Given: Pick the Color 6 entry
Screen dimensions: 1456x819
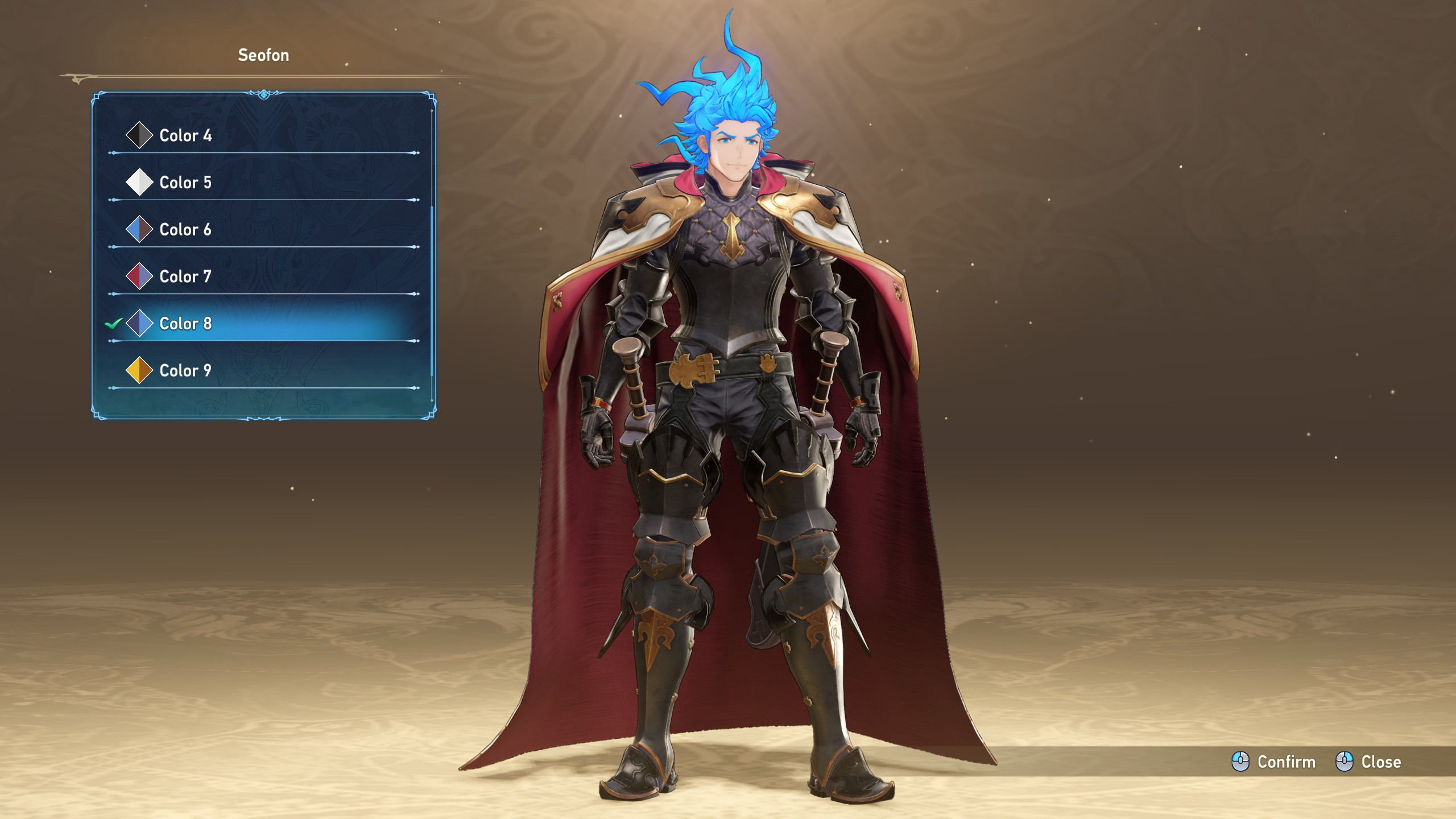Looking at the screenshot, I should click(185, 230).
